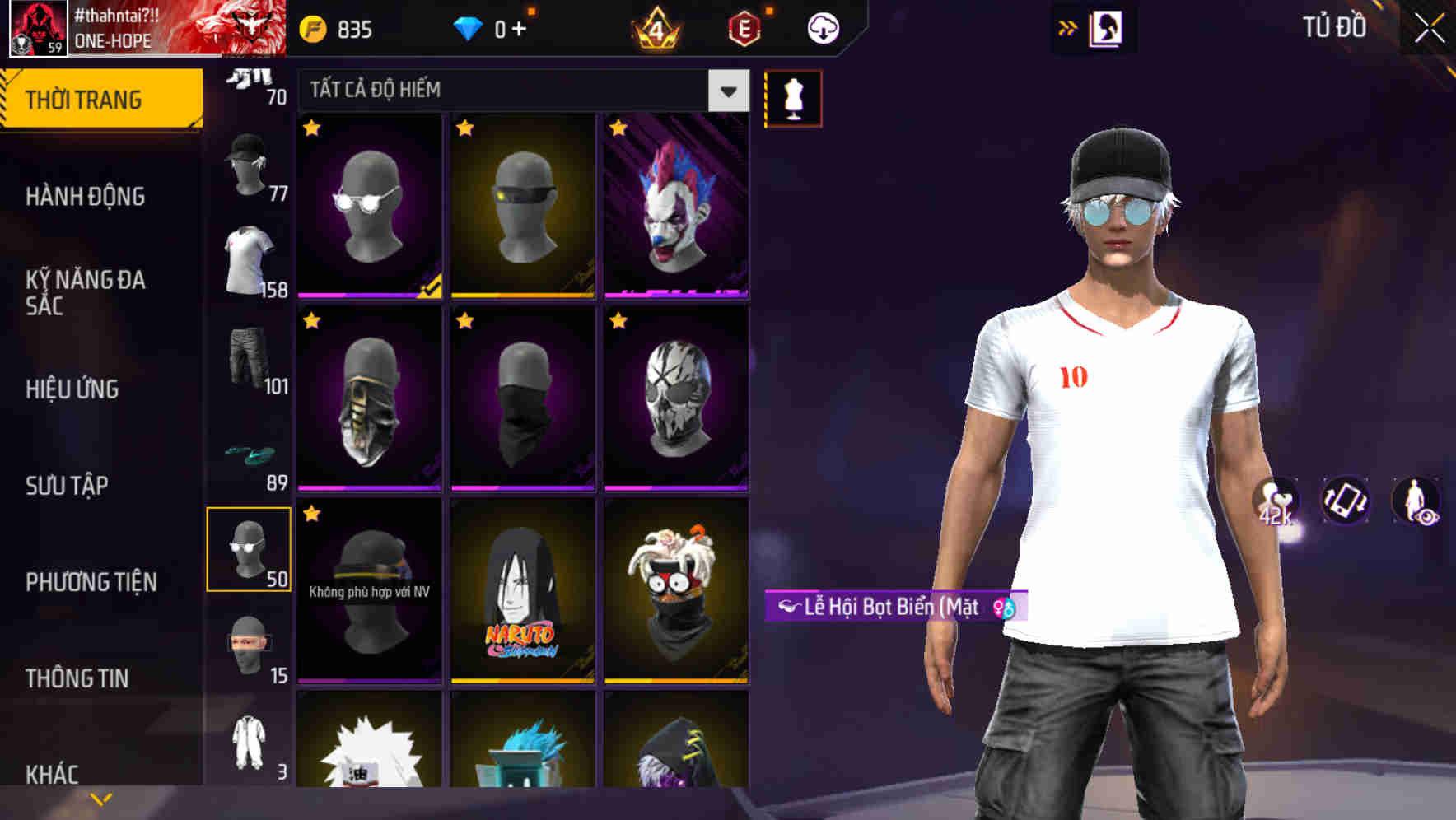Click the 42k likes heart icon
This screenshot has width=1456, height=820.
[x=1275, y=502]
